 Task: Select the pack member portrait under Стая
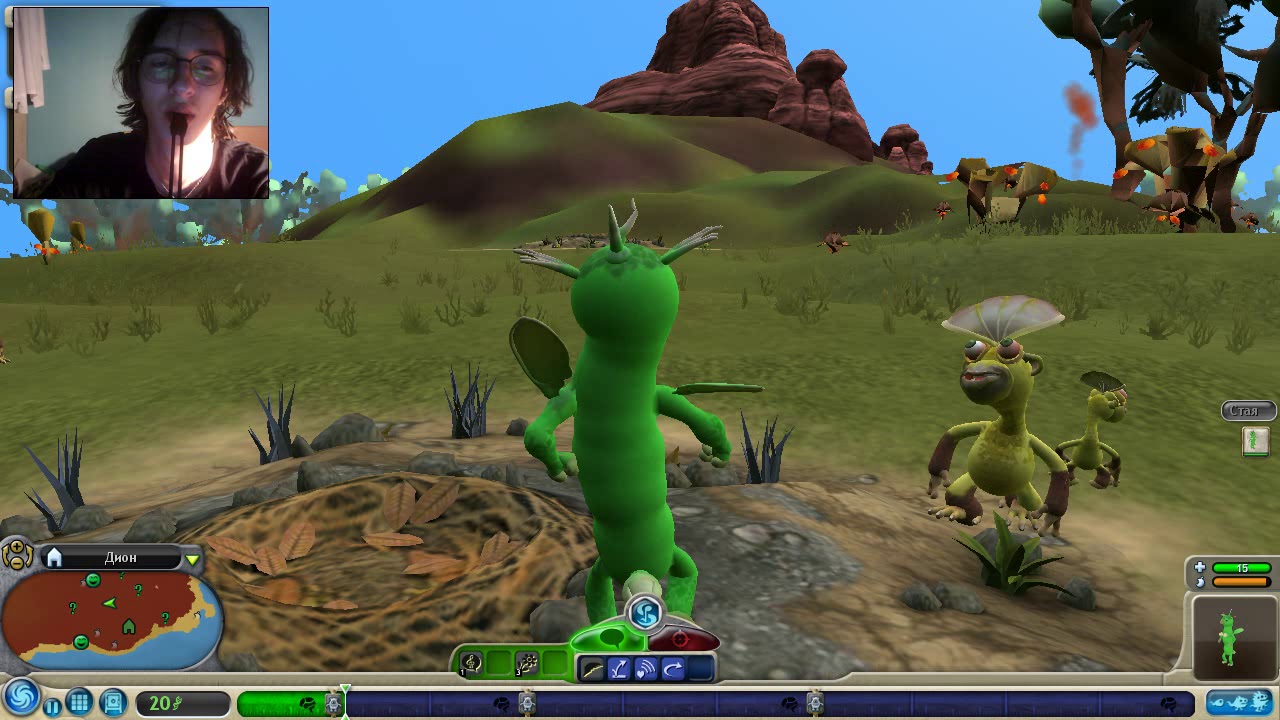tap(1255, 441)
